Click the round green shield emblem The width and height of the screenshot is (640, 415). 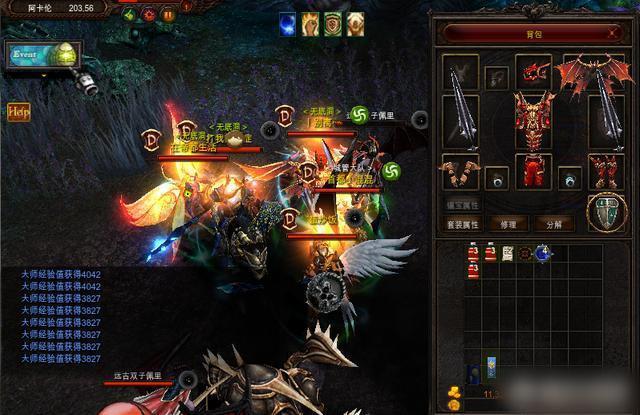point(605,213)
